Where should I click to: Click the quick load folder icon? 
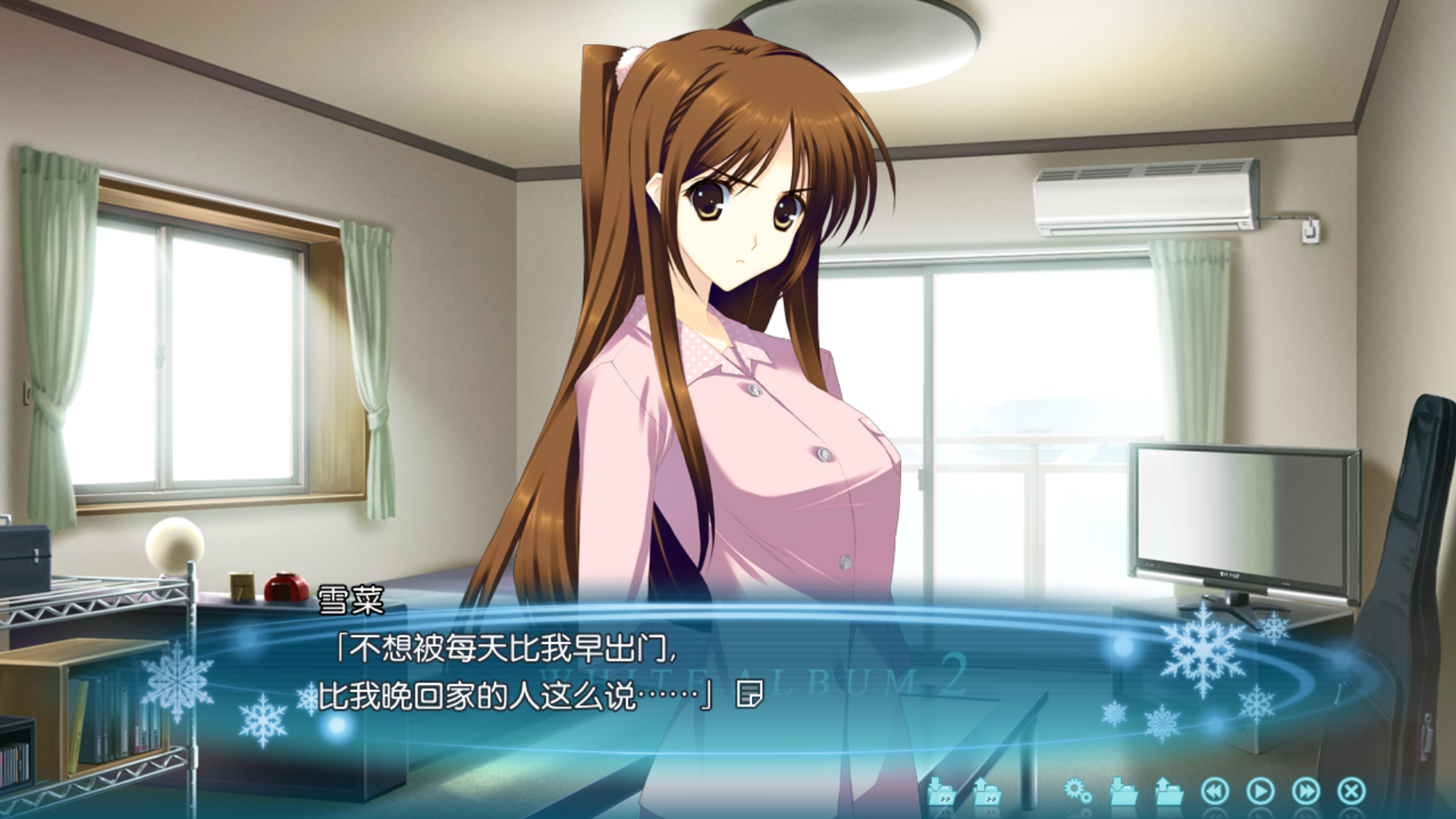[x=987, y=791]
